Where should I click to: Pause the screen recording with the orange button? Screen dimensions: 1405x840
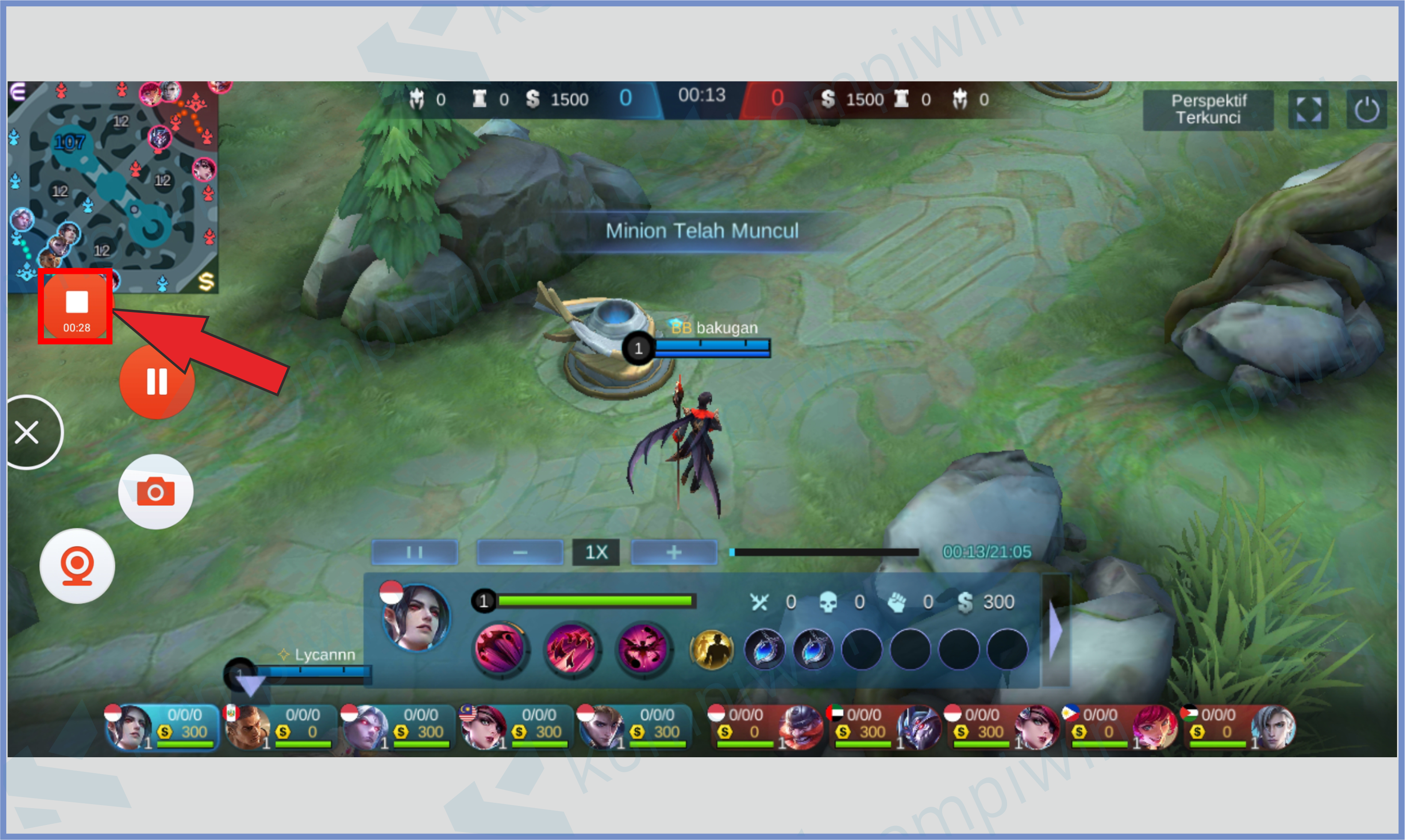157,381
